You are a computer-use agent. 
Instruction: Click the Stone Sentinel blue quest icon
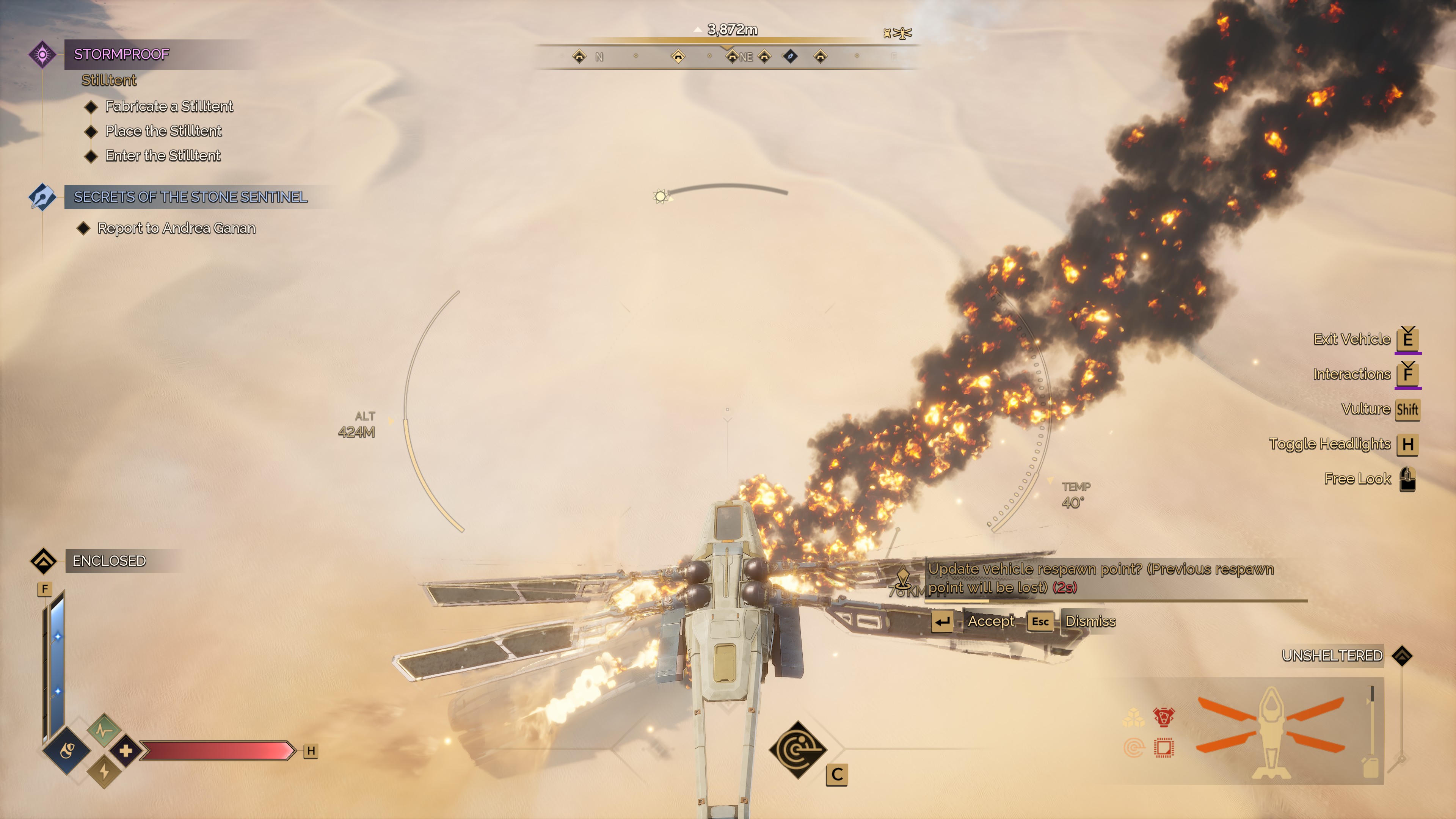tap(42, 197)
